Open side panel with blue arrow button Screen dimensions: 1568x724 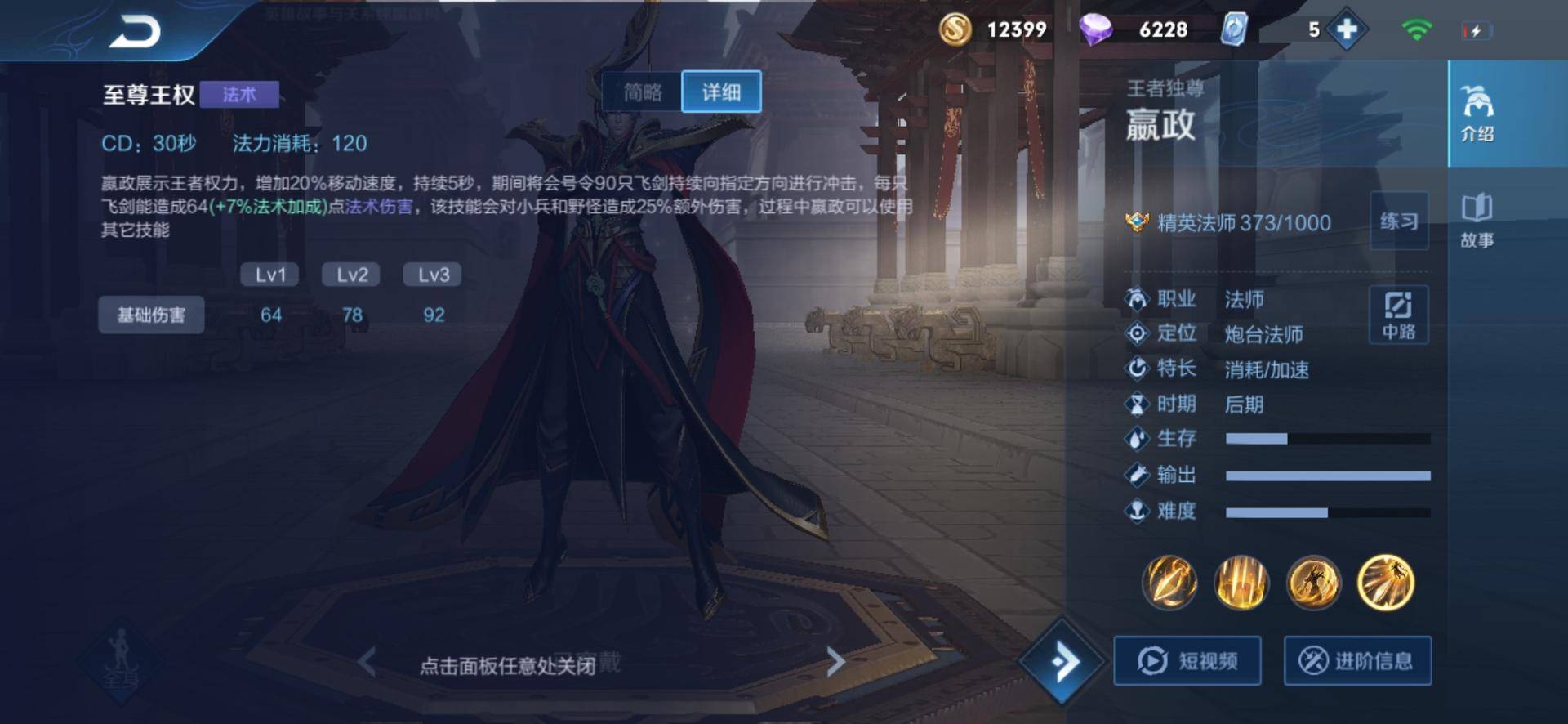pos(1063,664)
